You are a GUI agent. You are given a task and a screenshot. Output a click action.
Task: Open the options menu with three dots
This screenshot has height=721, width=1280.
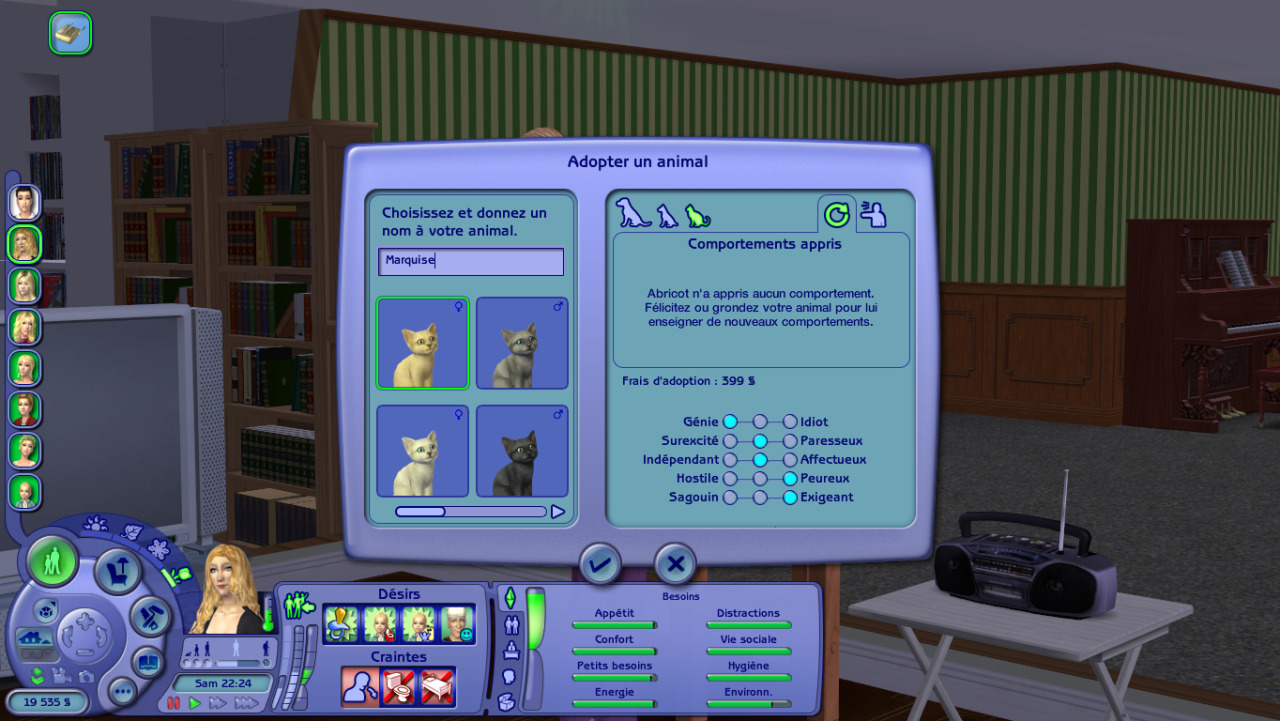click(x=122, y=690)
